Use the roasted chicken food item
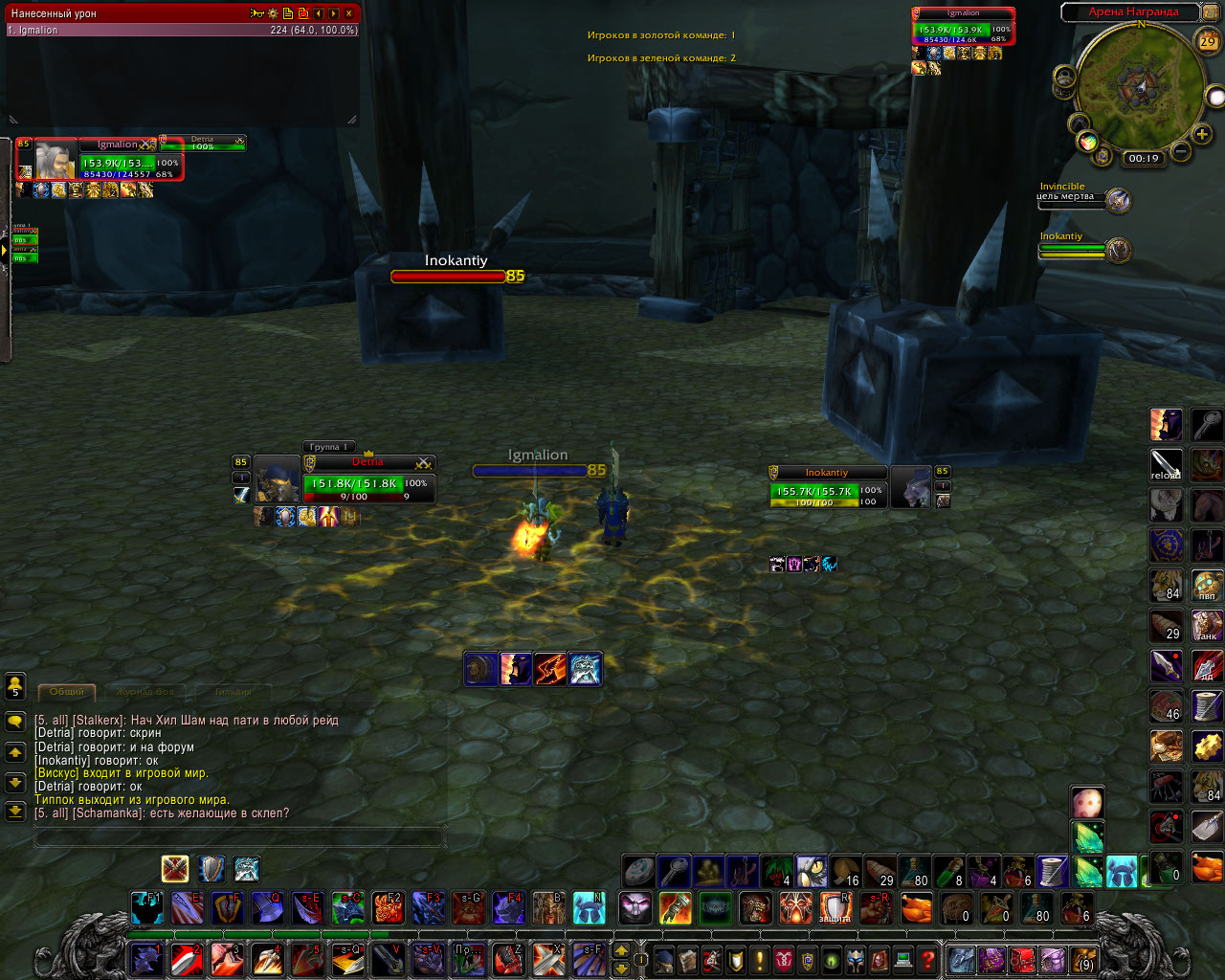The width and height of the screenshot is (1225, 980). pos(916,907)
